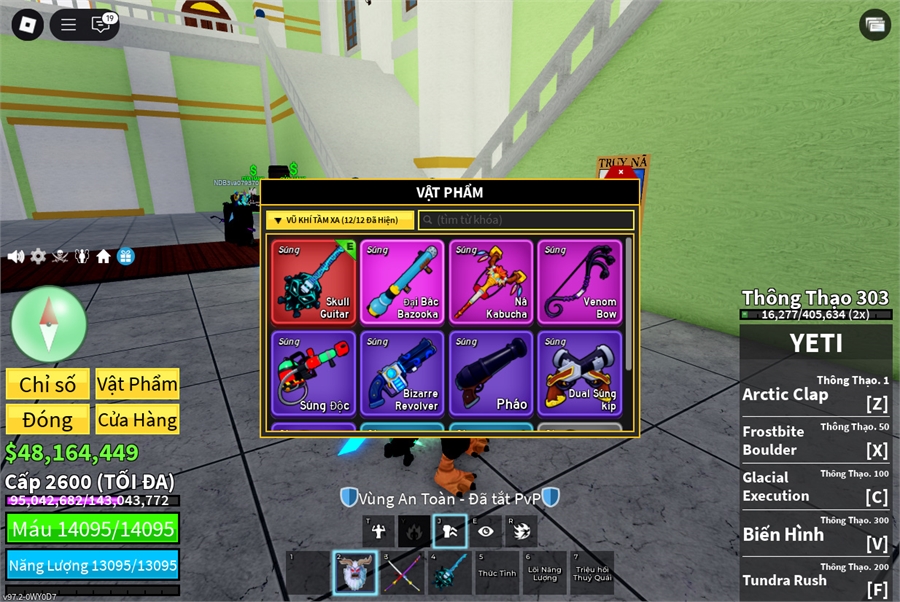Choose the Đại Bác Bazooka item

(402, 282)
